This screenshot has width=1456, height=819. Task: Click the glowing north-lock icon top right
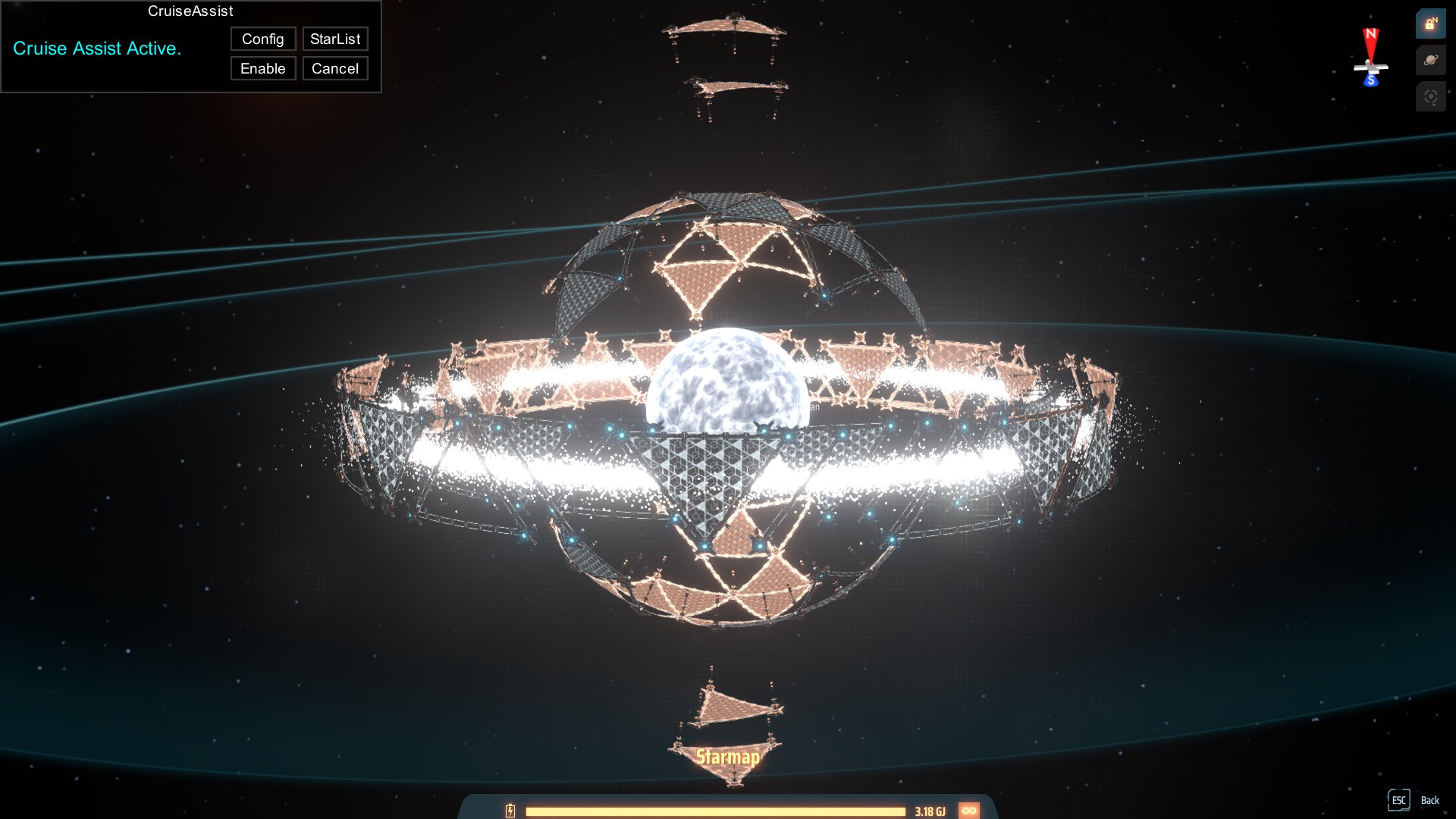click(x=1430, y=24)
